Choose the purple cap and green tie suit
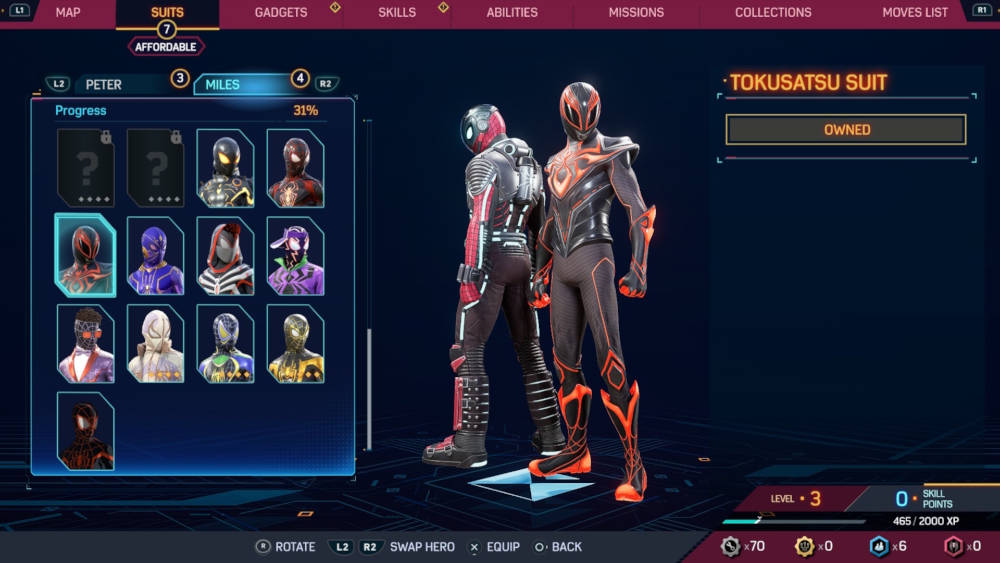The width and height of the screenshot is (1000, 563). (x=295, y=256)
